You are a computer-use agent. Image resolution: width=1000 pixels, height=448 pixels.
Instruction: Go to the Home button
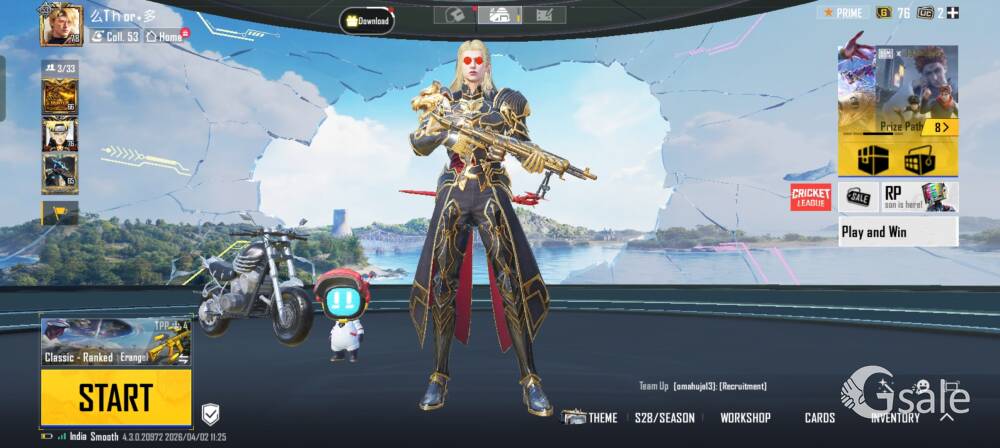[165, 36]
